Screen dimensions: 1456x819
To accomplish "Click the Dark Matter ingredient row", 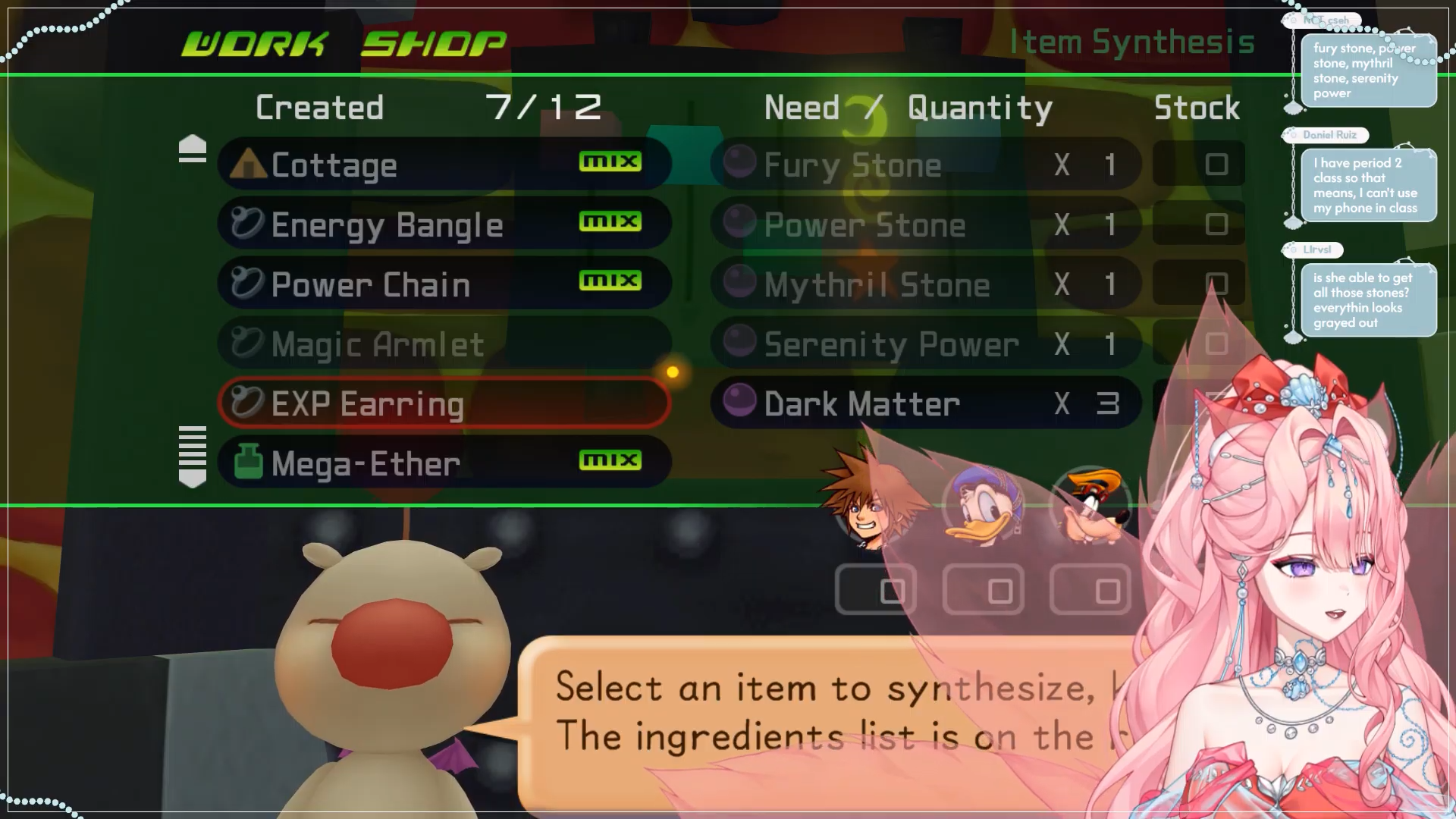I will point(925,403).
